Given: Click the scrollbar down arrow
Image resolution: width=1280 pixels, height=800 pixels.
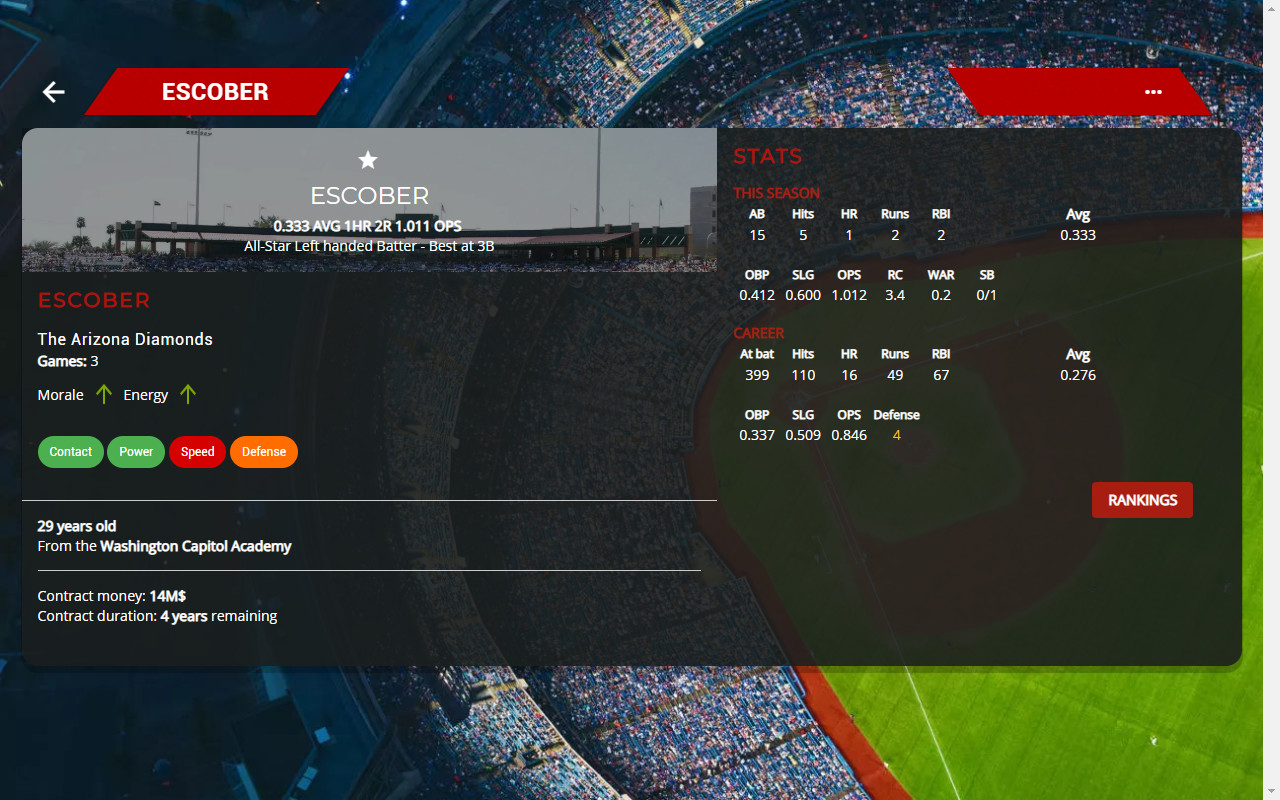Looking at the screenshot, I should [1272, 792].
